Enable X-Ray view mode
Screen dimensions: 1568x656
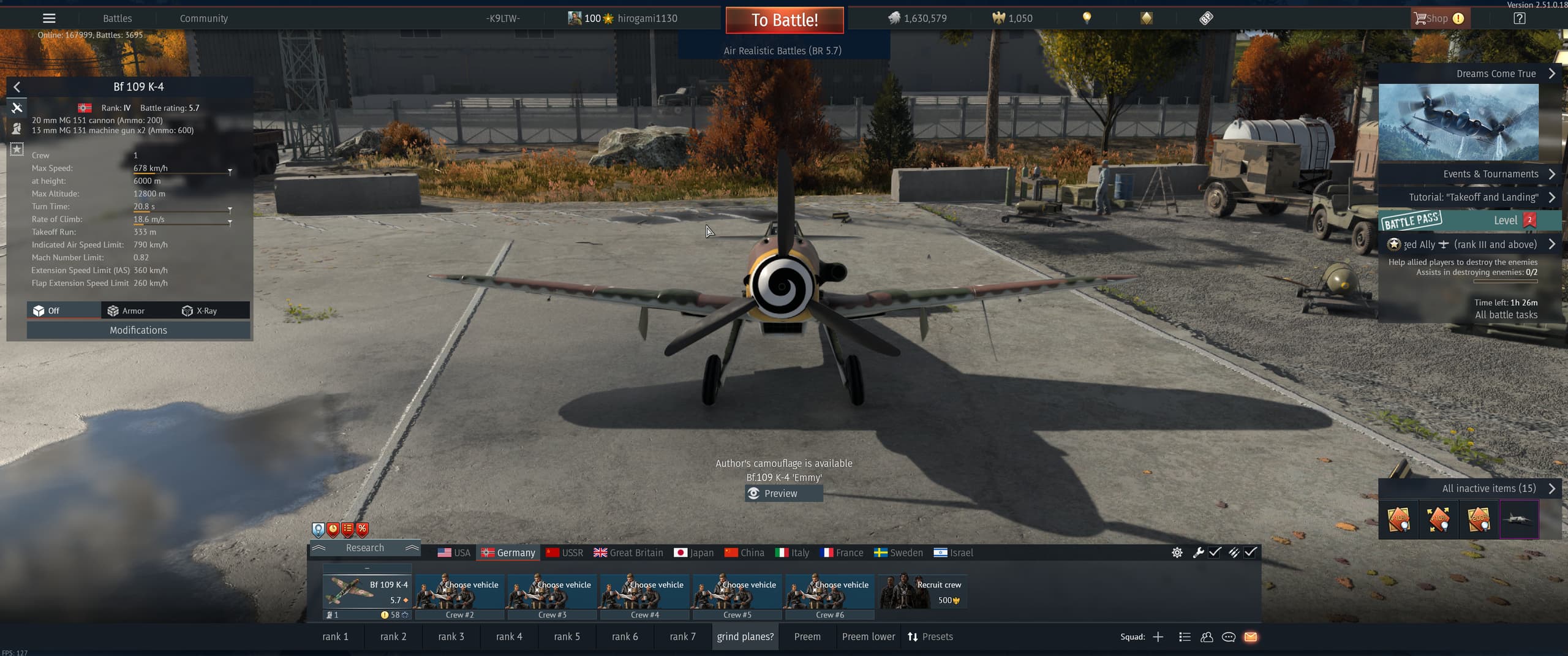pyautogui.click(x=200, y=311)
